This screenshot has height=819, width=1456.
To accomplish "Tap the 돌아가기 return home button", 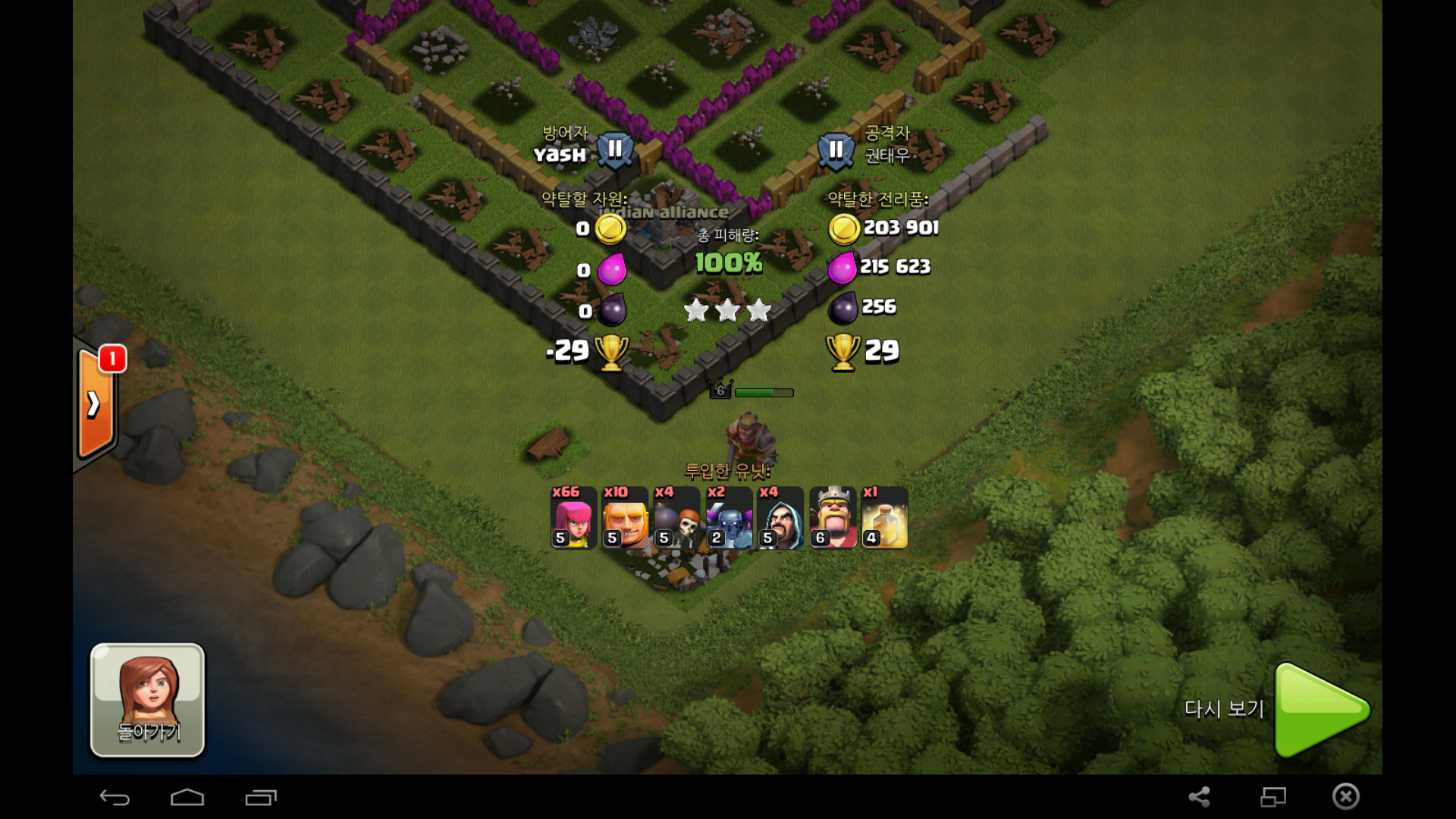I will pos(147,699).
